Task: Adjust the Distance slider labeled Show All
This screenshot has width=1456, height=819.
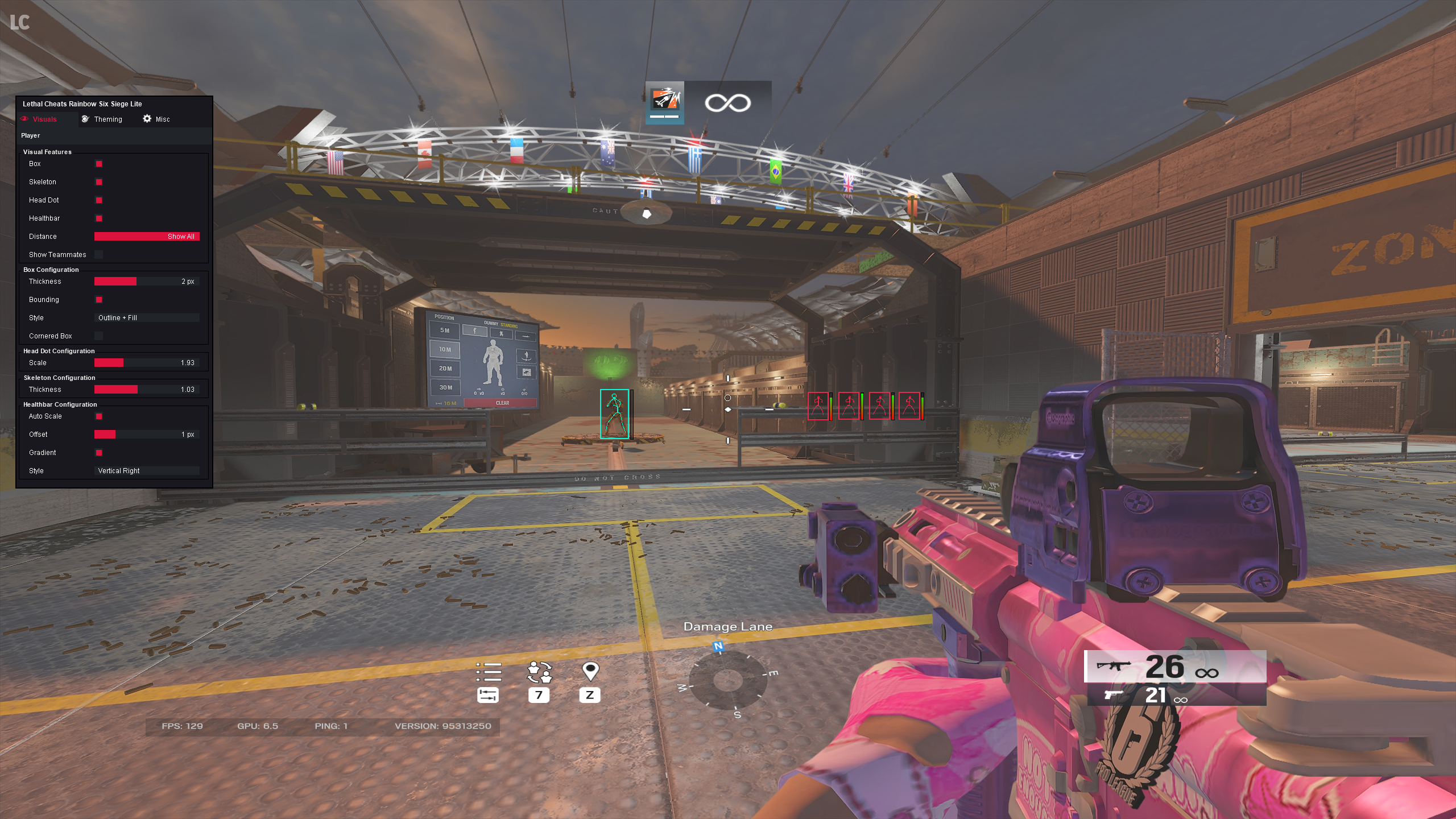Action: (147, 237)
